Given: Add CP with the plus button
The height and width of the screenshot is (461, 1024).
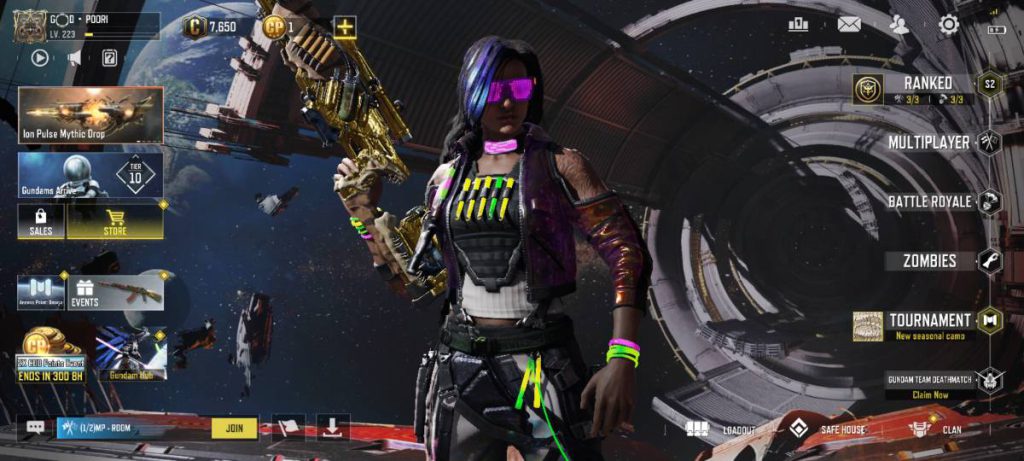Looking at the screenshot, I should coord(345,27).
